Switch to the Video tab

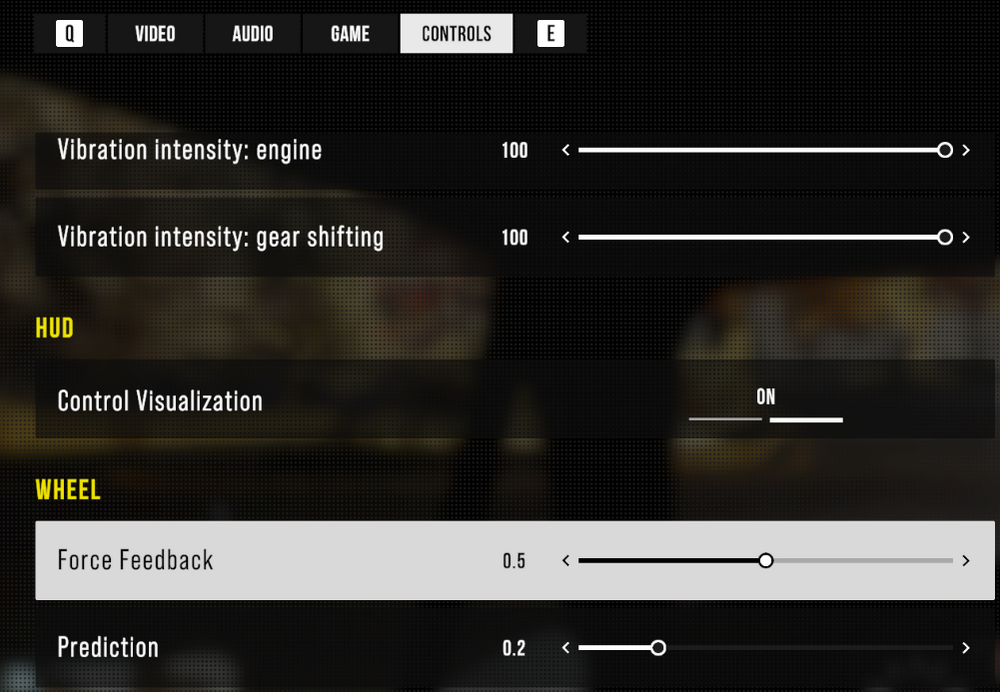[x=155, y=34]
